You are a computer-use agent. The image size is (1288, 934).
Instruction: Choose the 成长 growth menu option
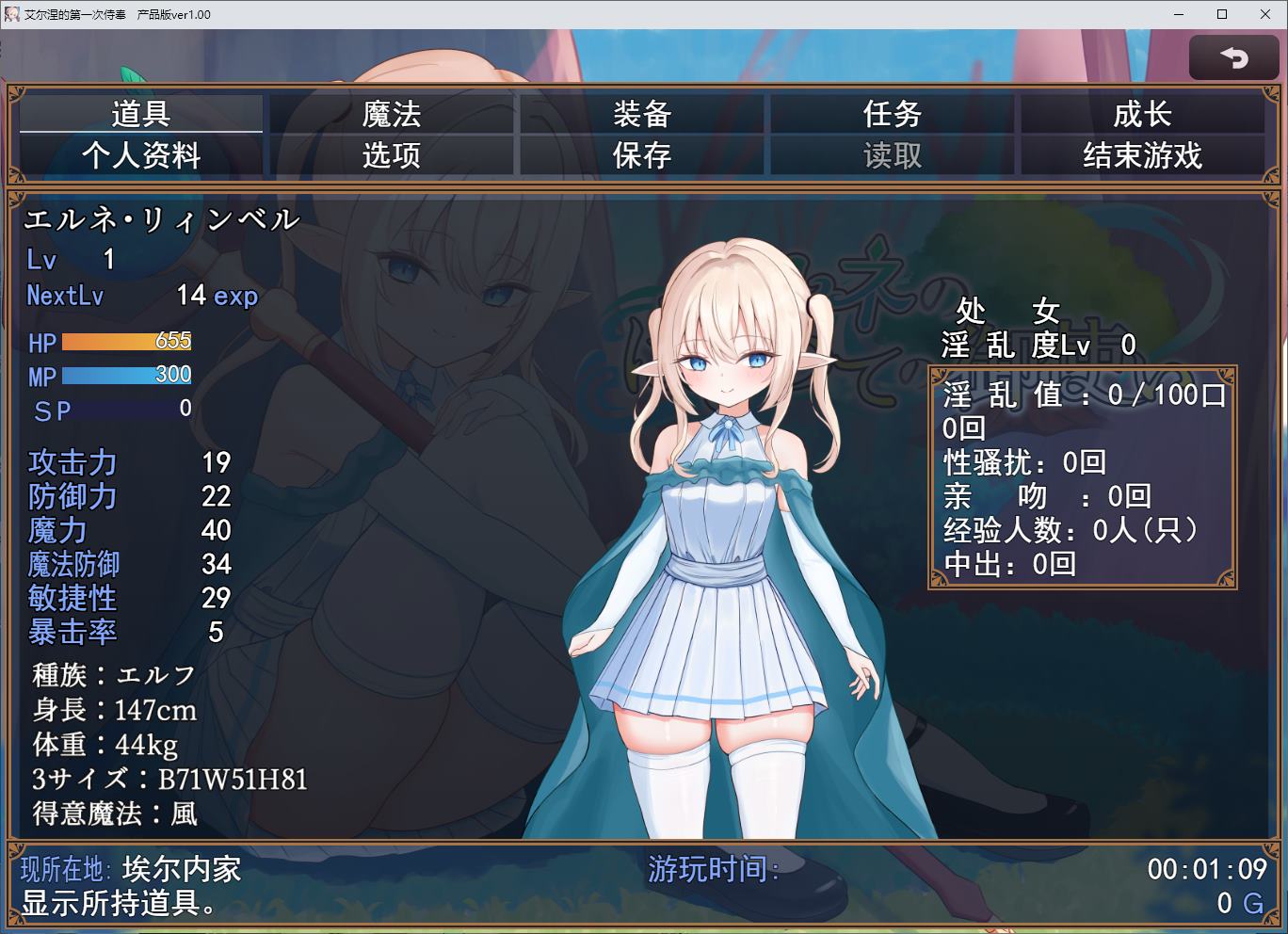[1142, 114]
